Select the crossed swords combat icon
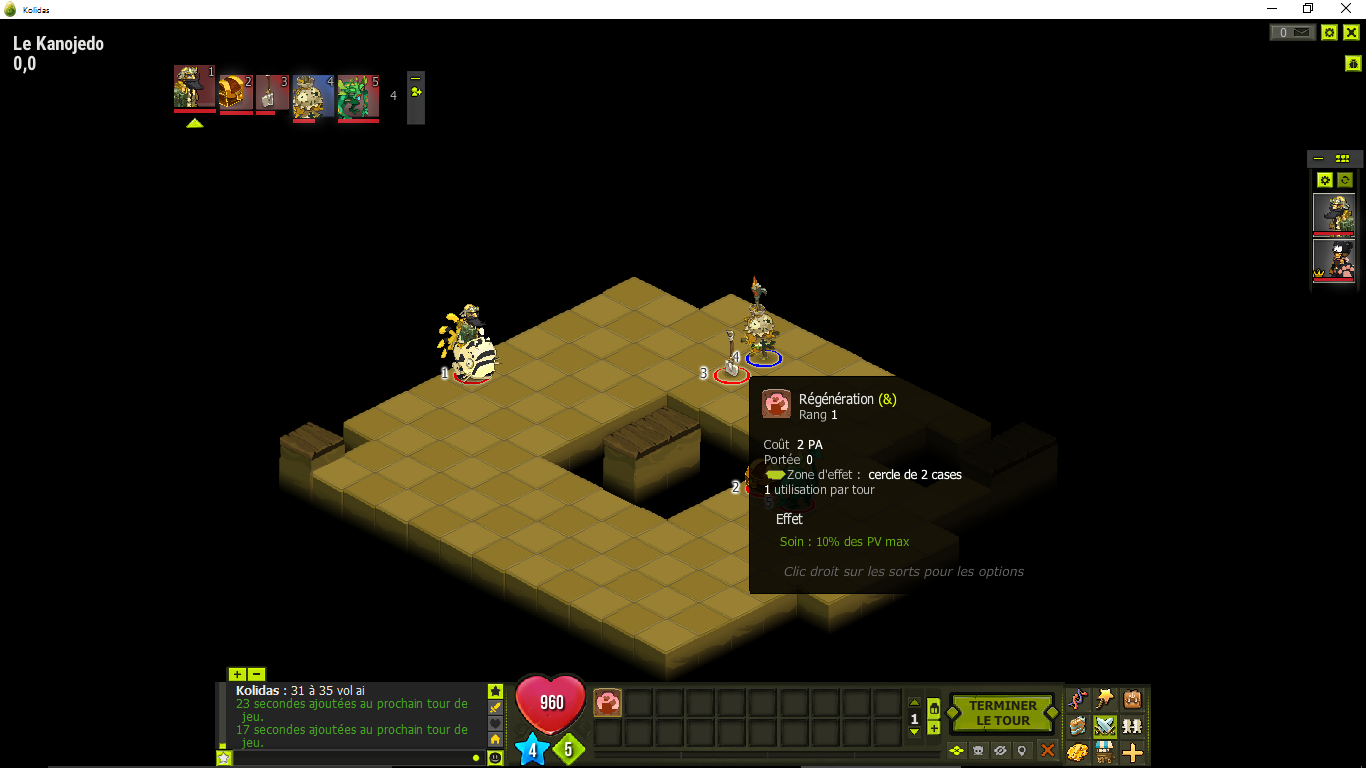 point(1105,725)
